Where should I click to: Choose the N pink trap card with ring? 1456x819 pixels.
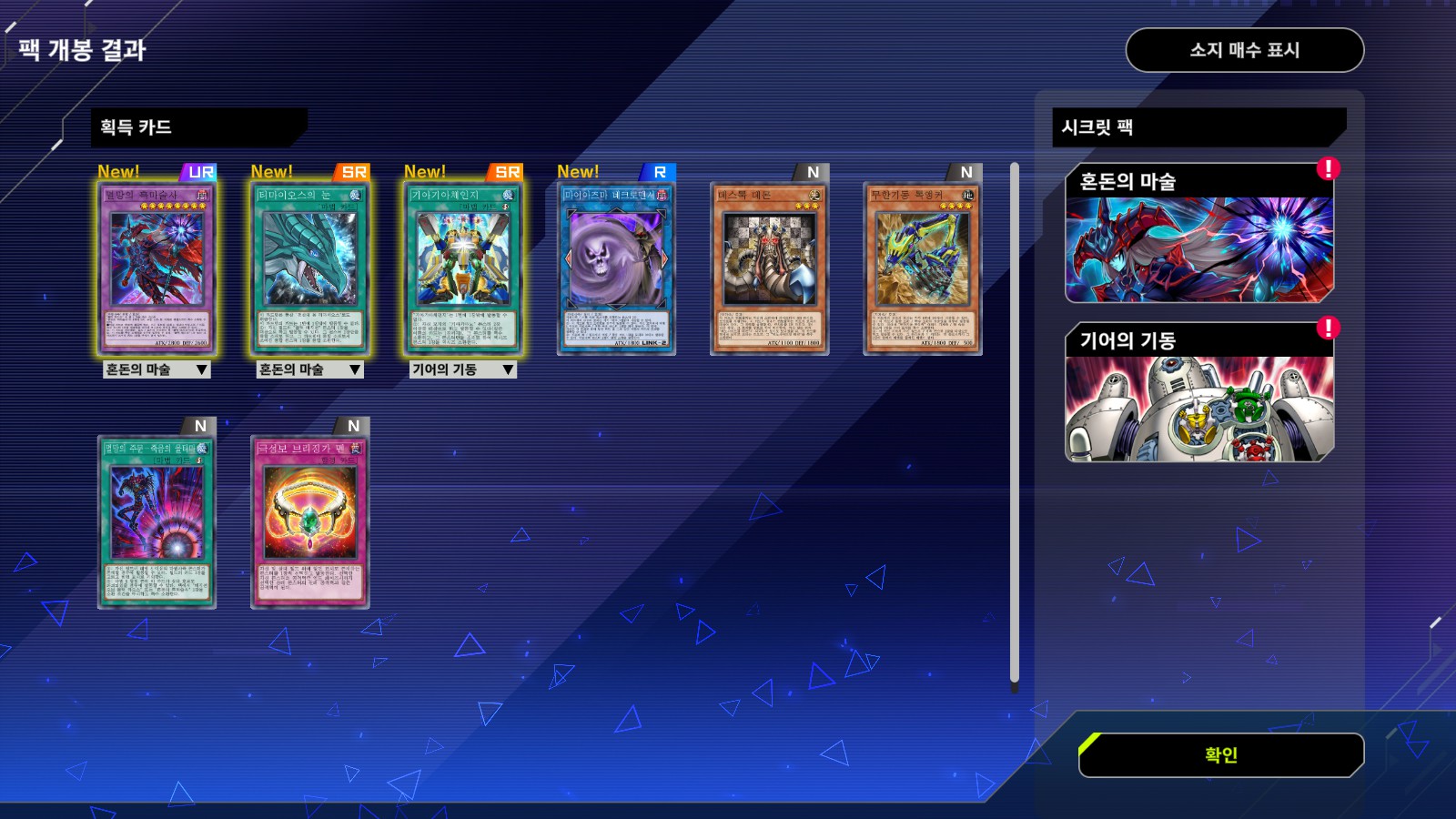click(310, 521)
